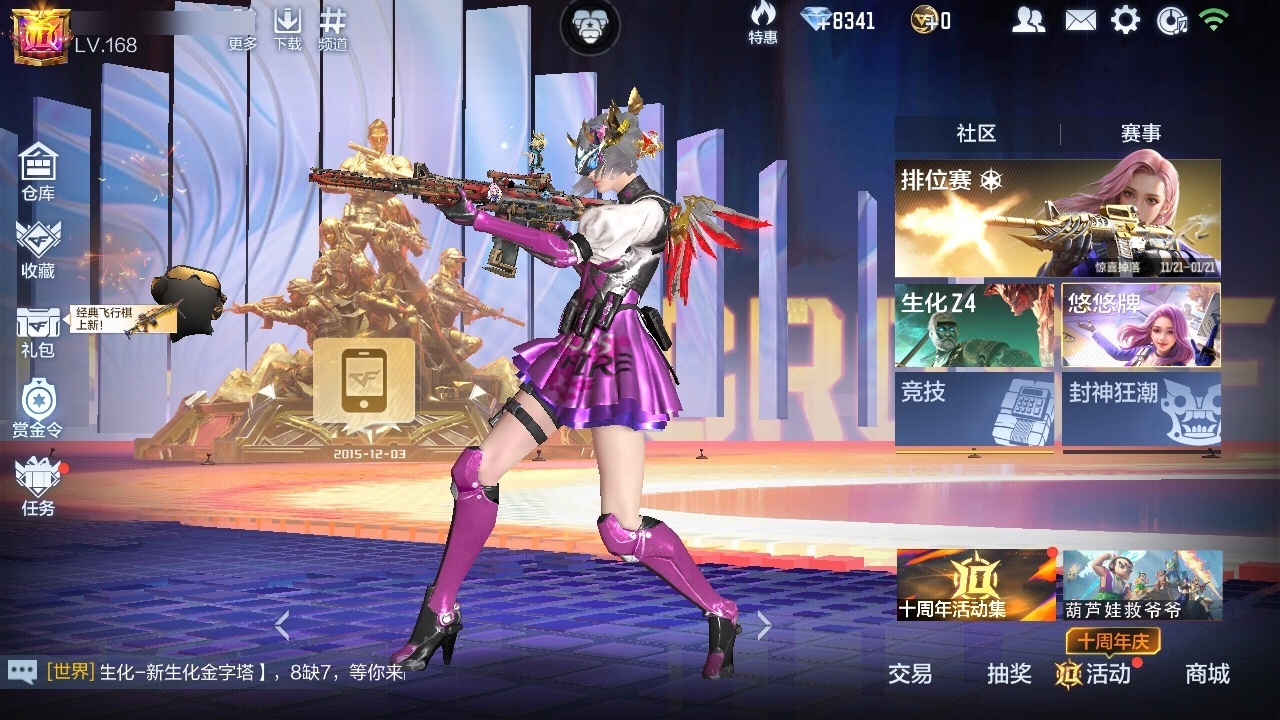Open the 下载 download manager
Screen dimensions: 1280x720
coord(288,28)
